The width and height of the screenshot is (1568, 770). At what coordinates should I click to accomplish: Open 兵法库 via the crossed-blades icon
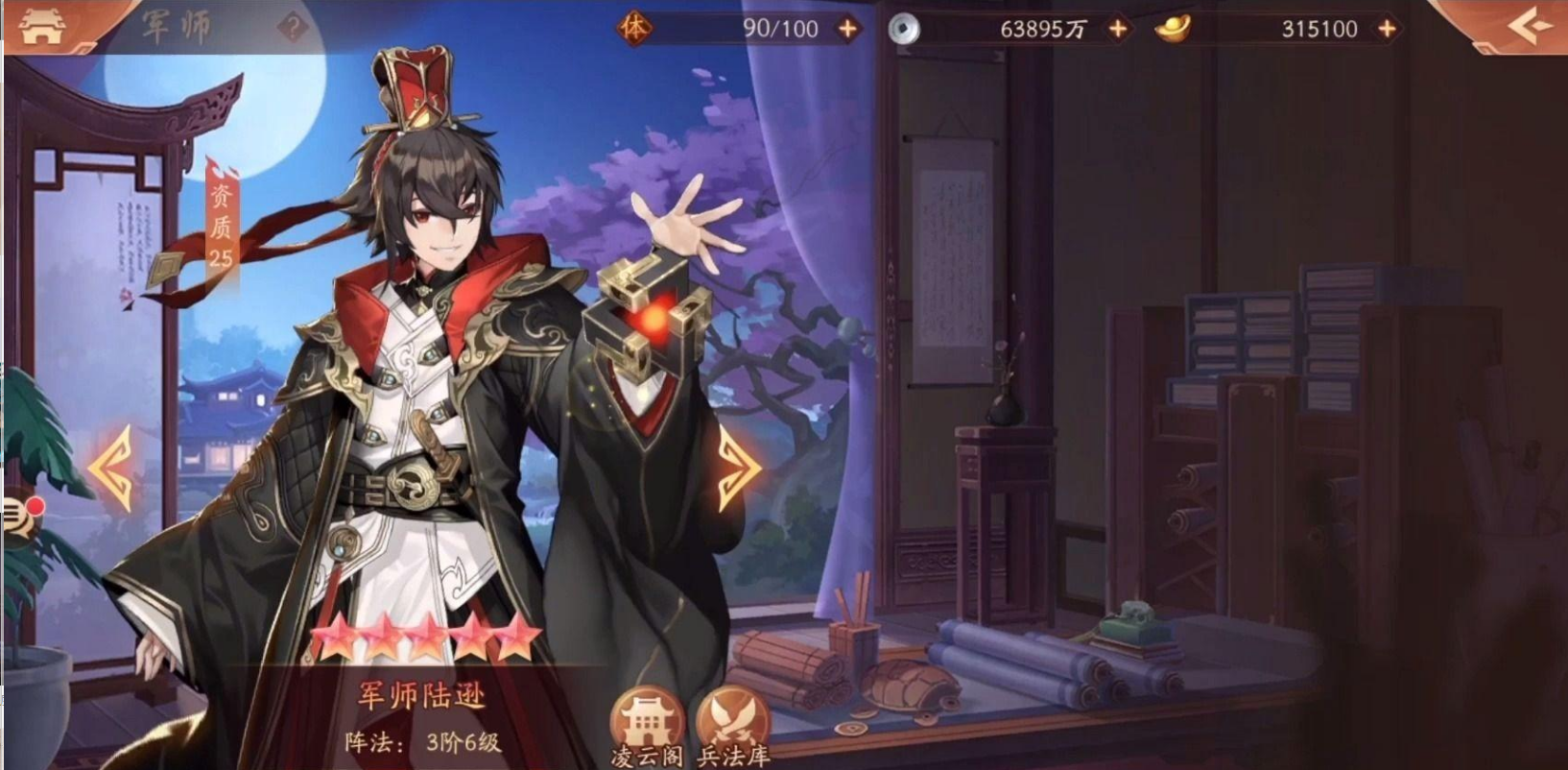733,715
